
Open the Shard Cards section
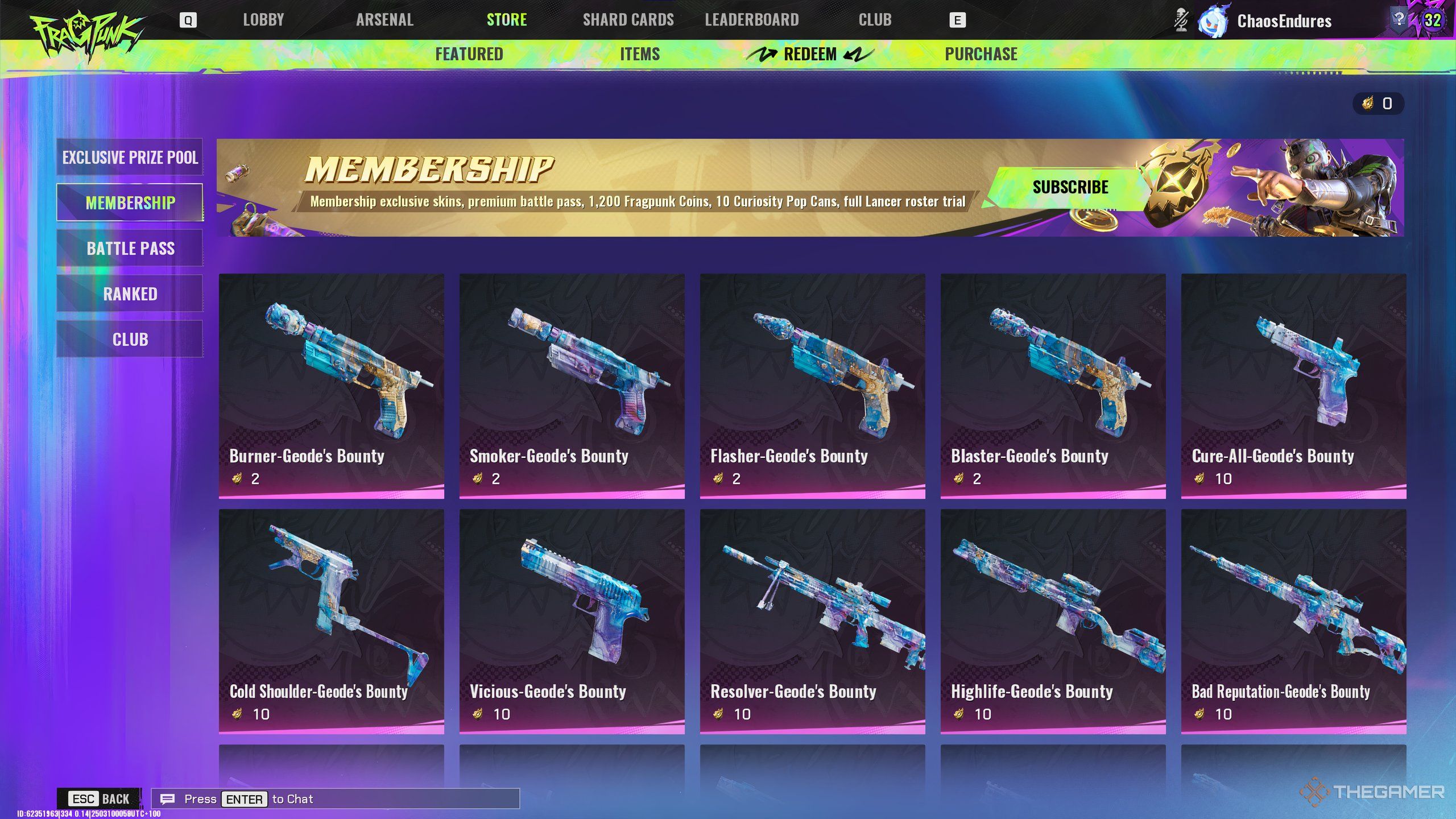pos(628,20)
